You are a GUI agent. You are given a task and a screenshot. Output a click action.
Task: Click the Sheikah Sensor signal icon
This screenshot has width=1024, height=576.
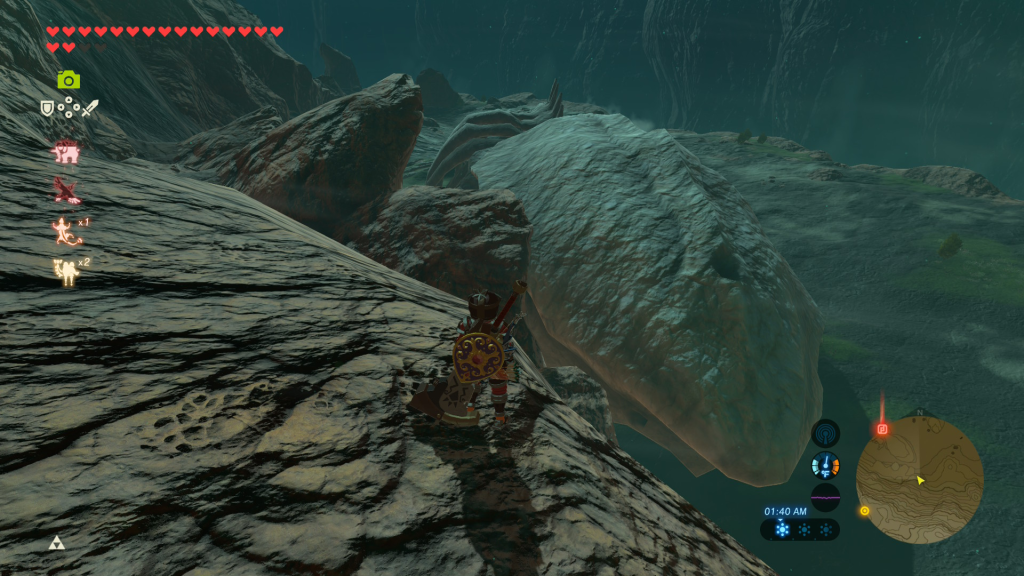coord(826,433)
